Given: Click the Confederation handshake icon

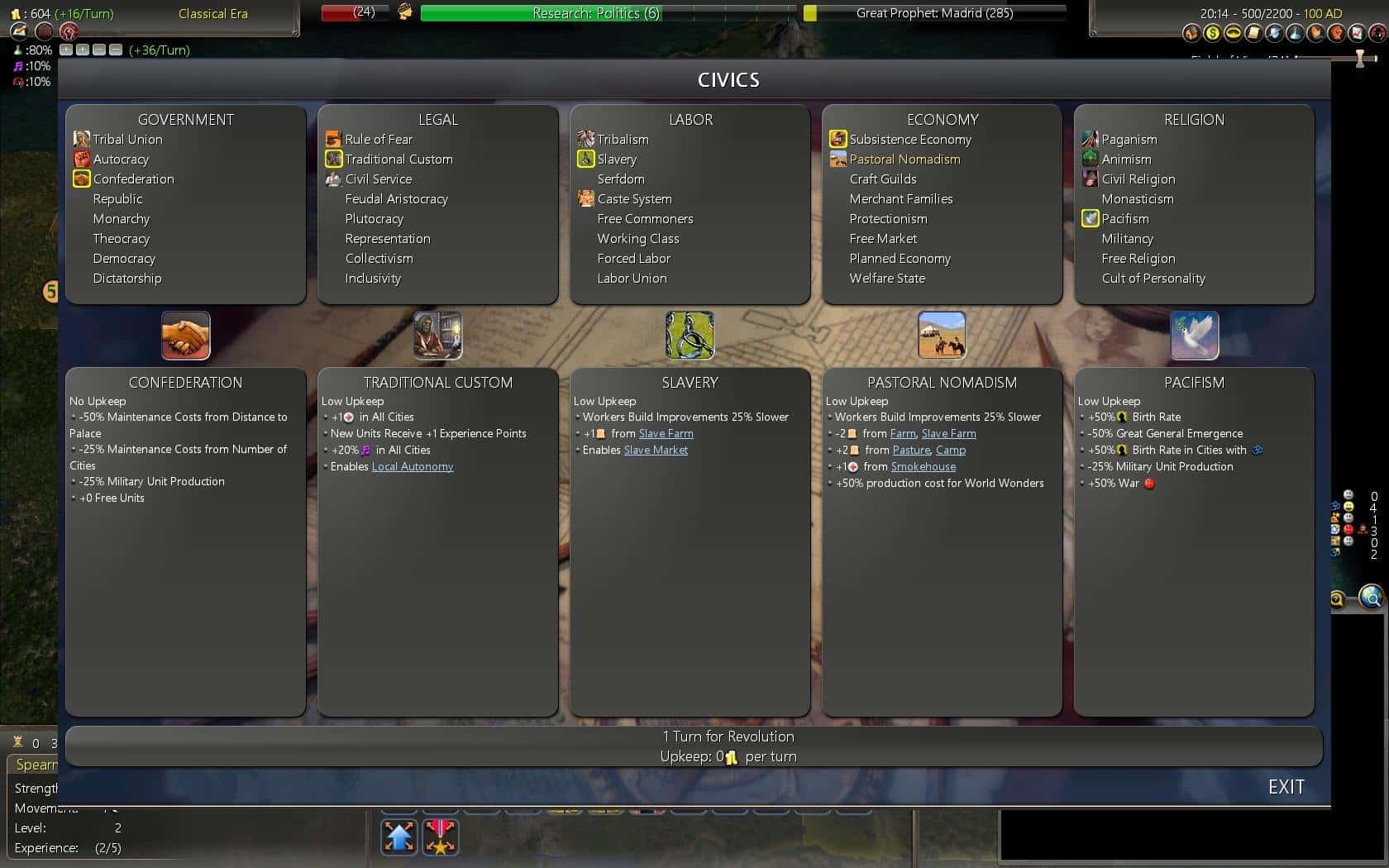Looking at the screenshot, I should tap(185, 335).
